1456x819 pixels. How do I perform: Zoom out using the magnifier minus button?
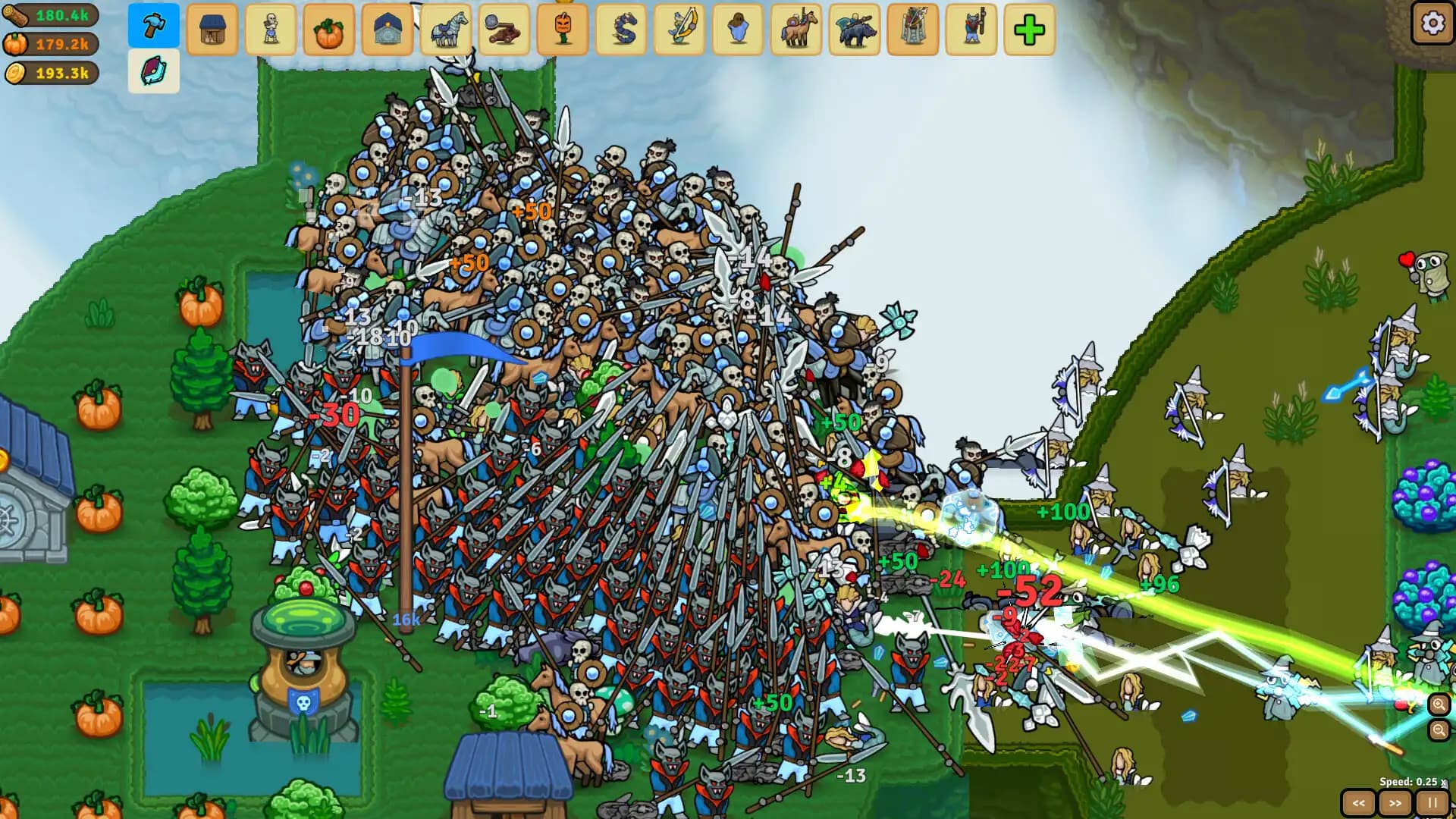(1438, 731)
